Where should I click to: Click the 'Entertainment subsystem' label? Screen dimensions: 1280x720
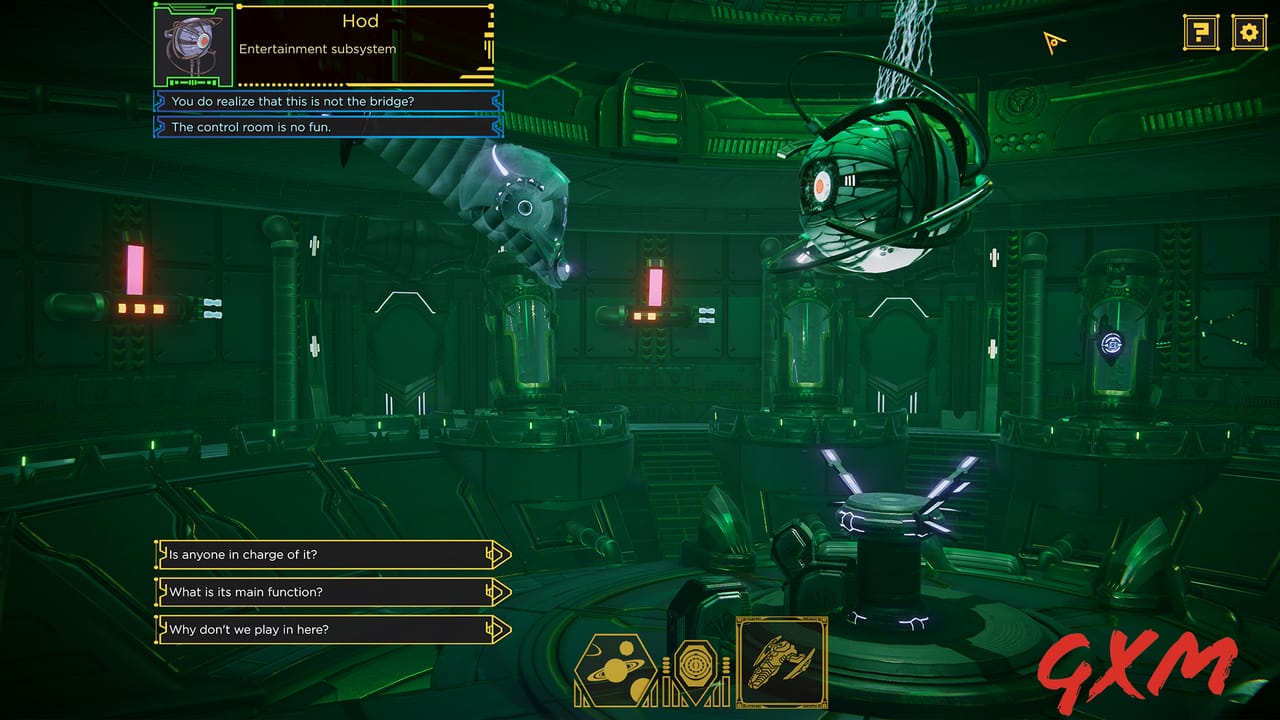(318, 48)
